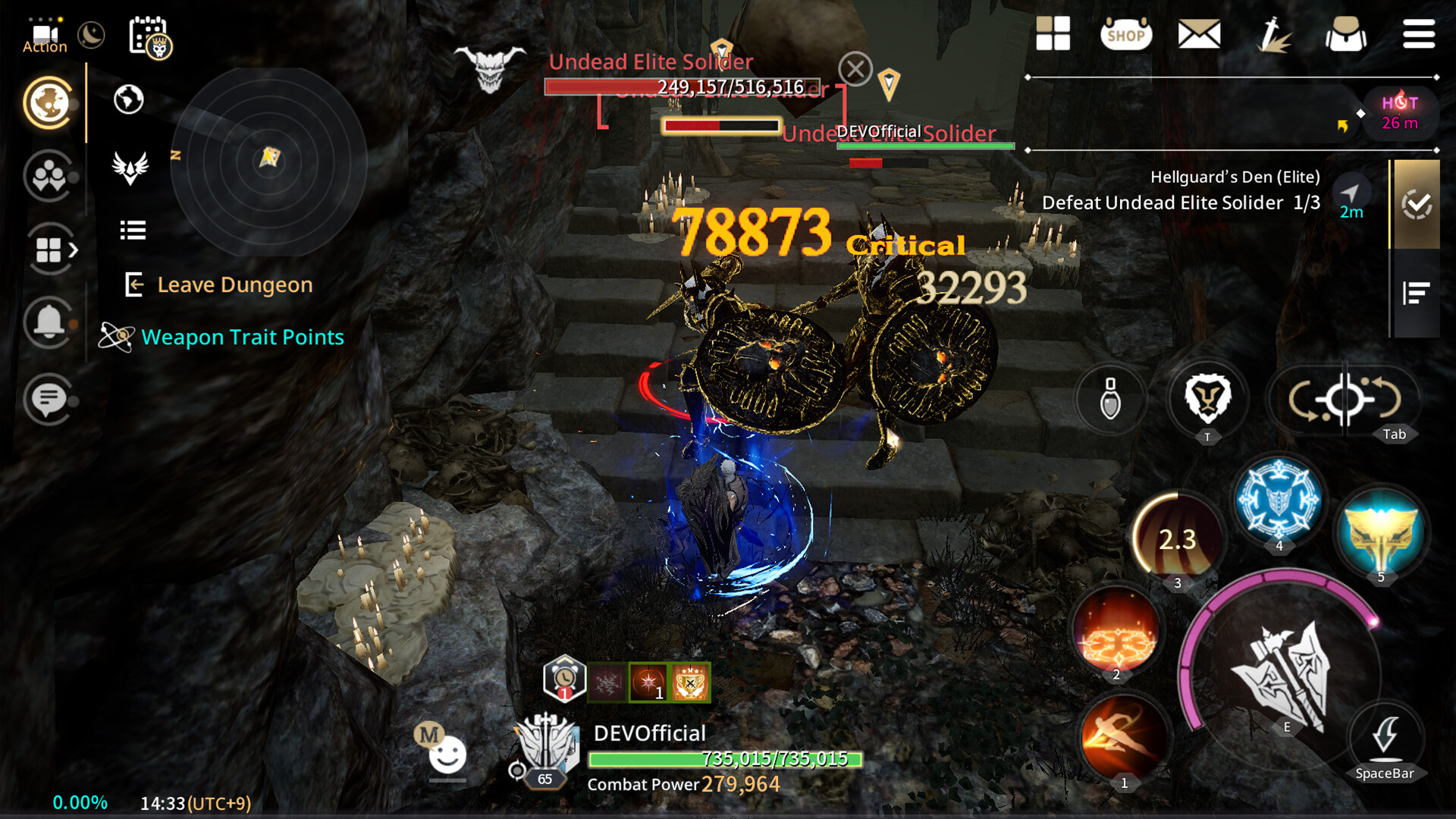Select the Weapon Trait Points atom icon
This screenshot has height=819, width=1456.
(x=117, y=337)
